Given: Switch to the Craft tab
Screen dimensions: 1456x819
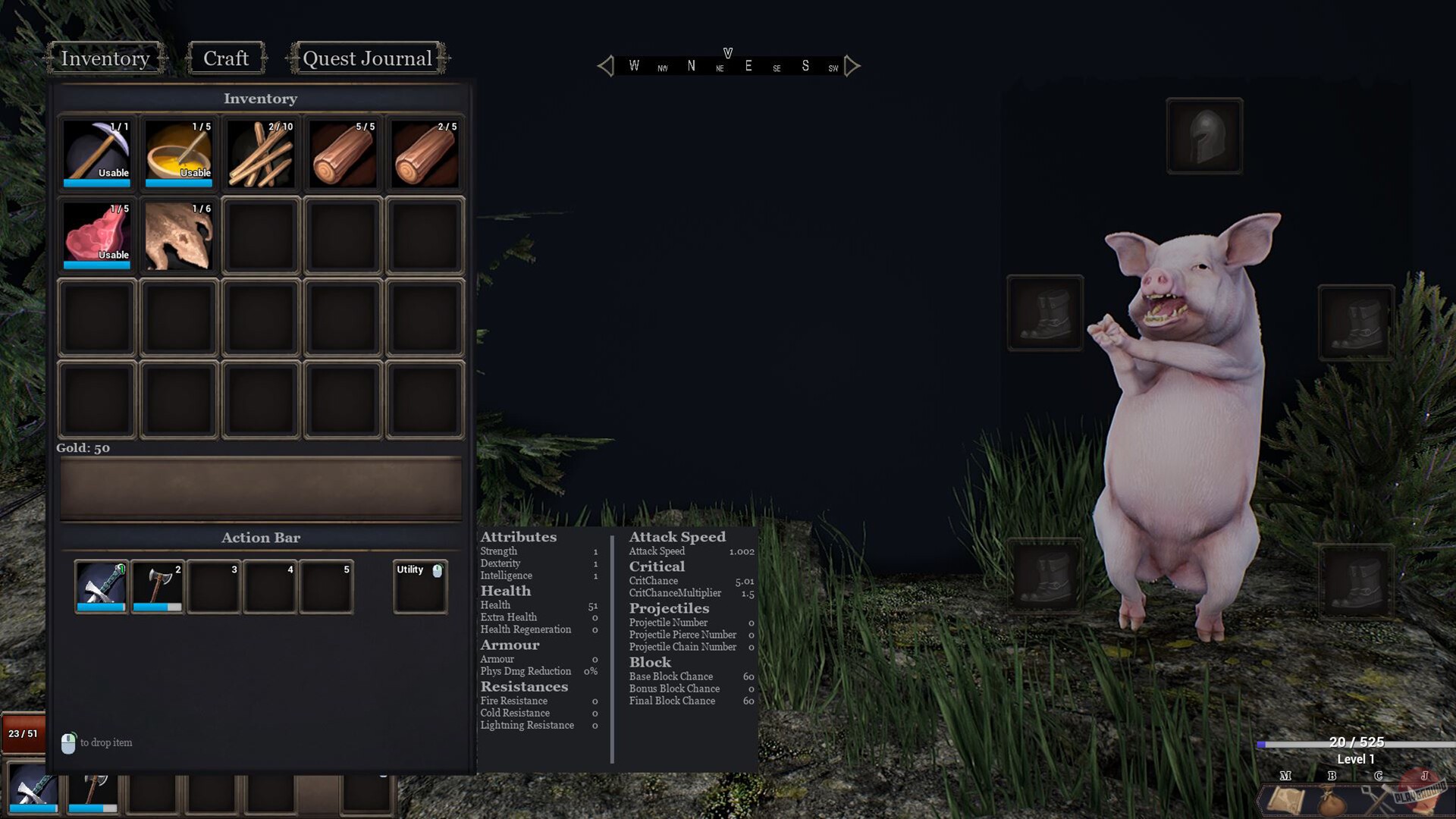Looking at the screenshot, I should click(225, 58).
